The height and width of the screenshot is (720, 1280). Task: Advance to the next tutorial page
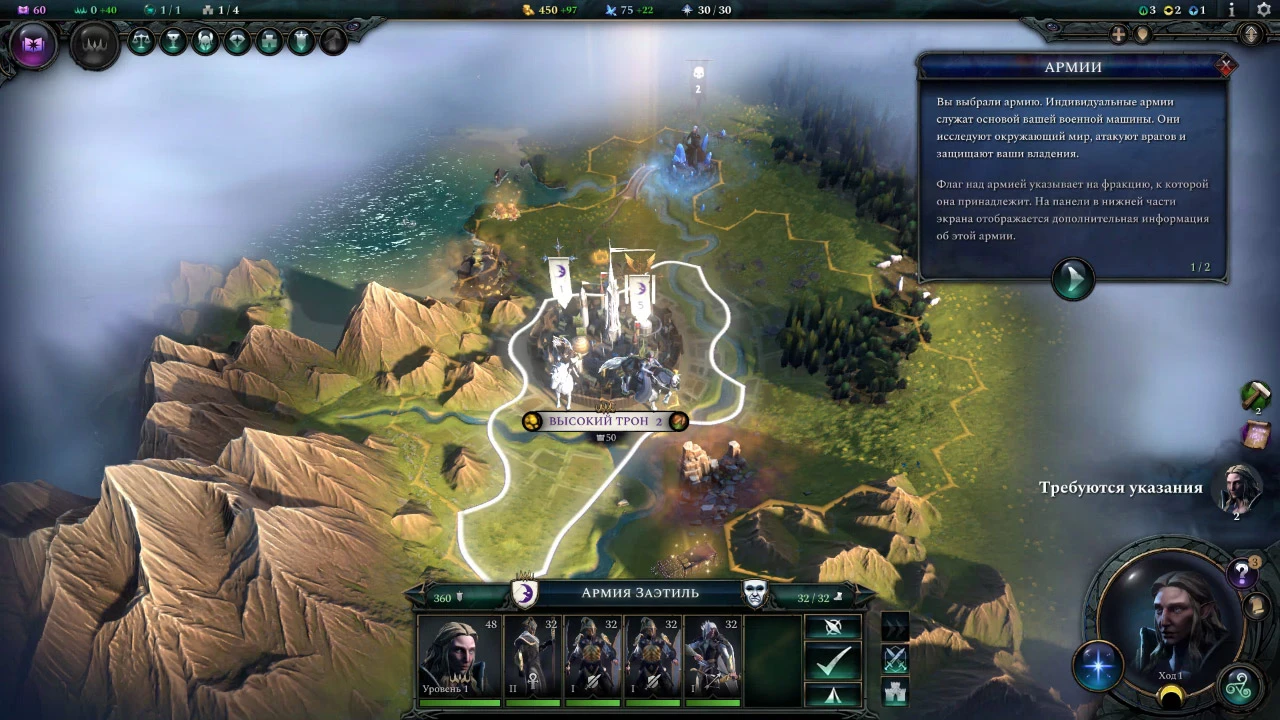pos(1072,278)
